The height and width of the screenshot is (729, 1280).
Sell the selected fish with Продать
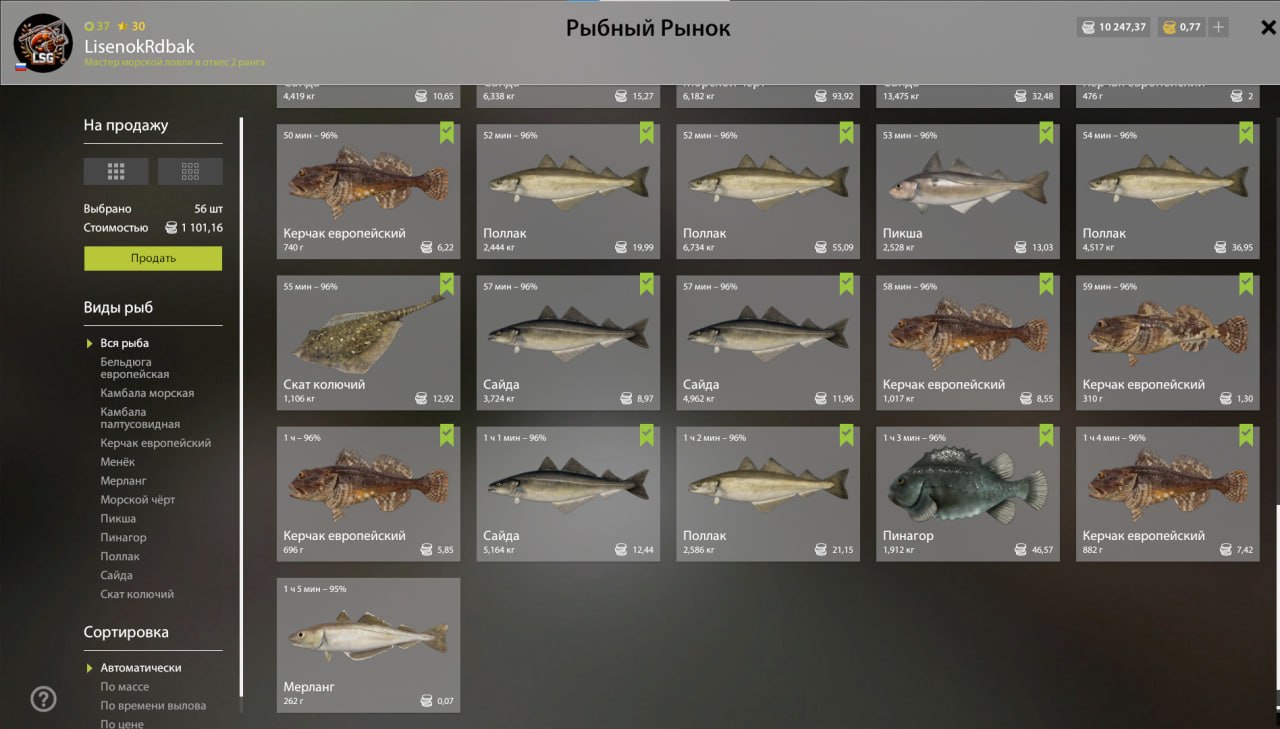[153, 258]
